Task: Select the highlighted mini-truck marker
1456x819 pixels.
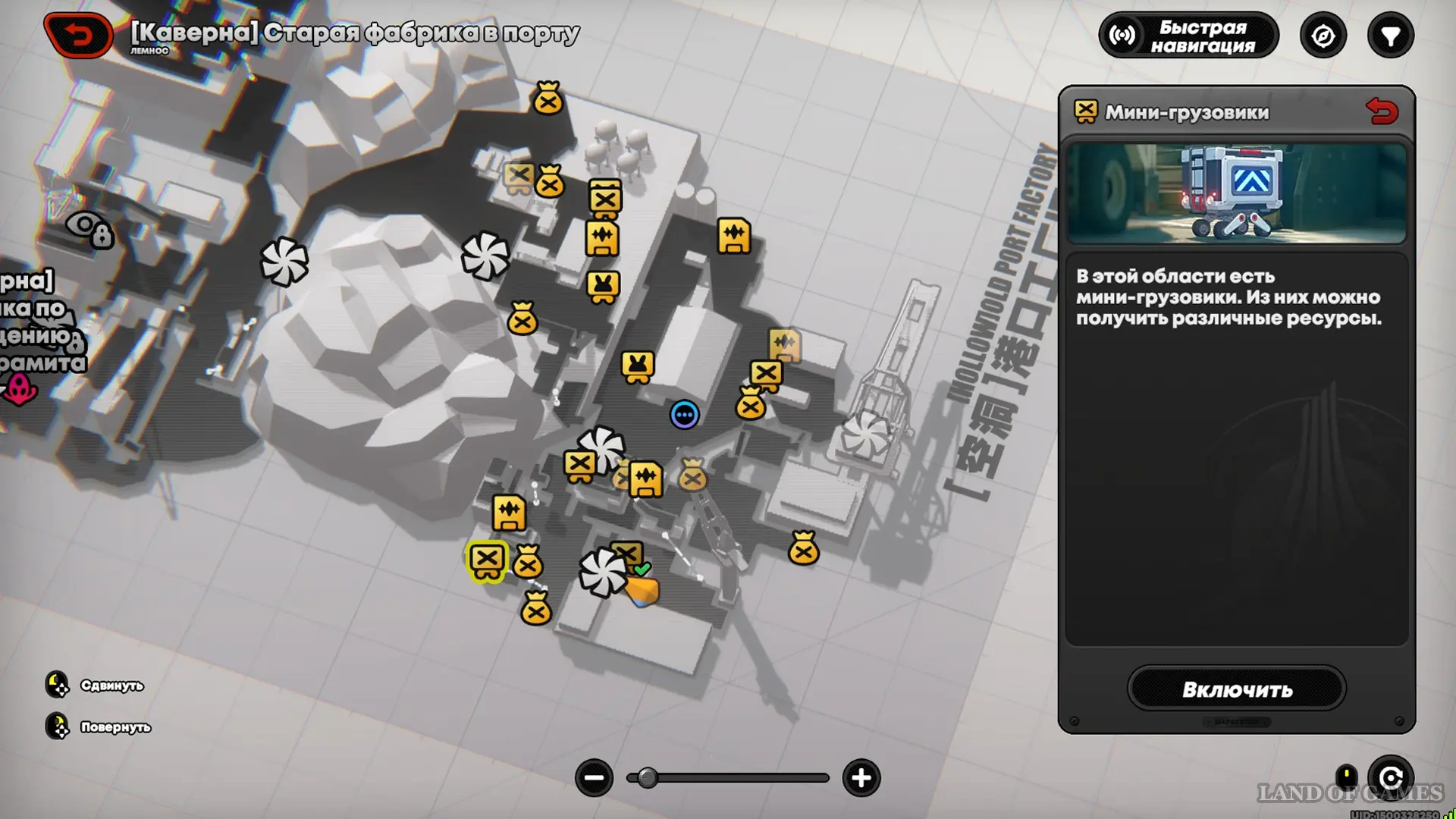Action: [487, 560]
